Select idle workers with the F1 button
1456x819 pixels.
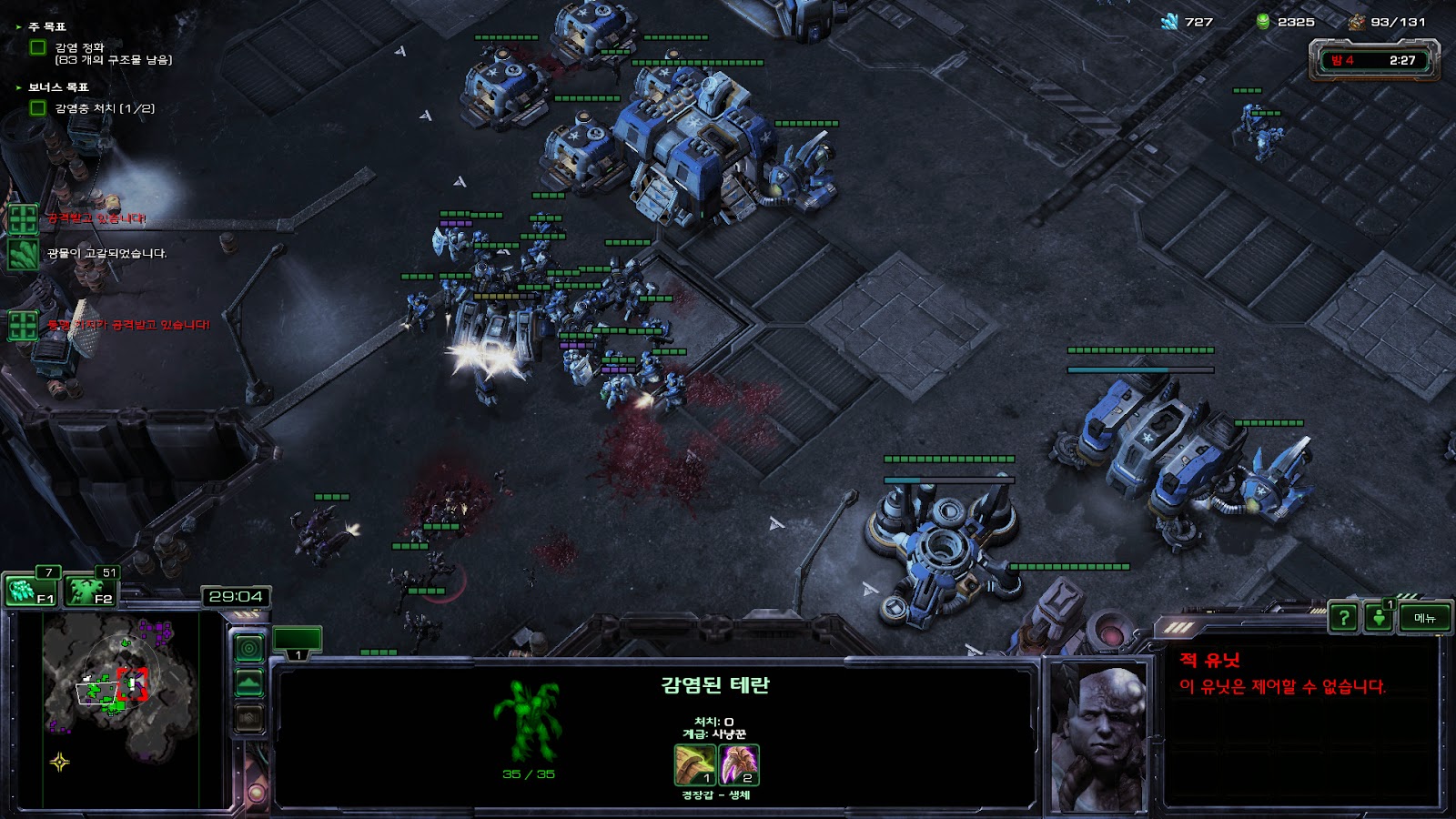pos(32,591)
